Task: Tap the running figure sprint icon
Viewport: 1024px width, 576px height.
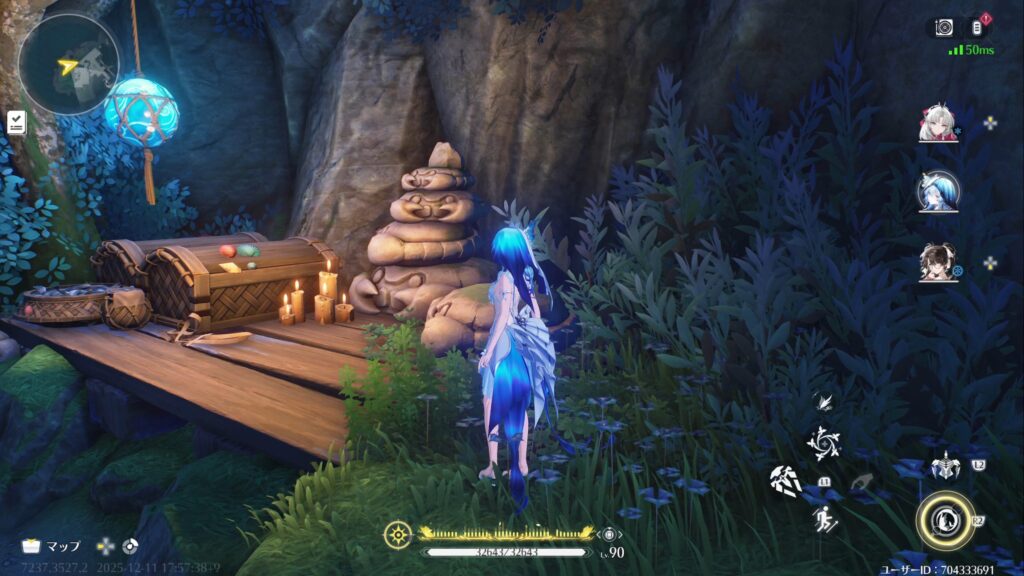Action: click(x=824, y=518)
